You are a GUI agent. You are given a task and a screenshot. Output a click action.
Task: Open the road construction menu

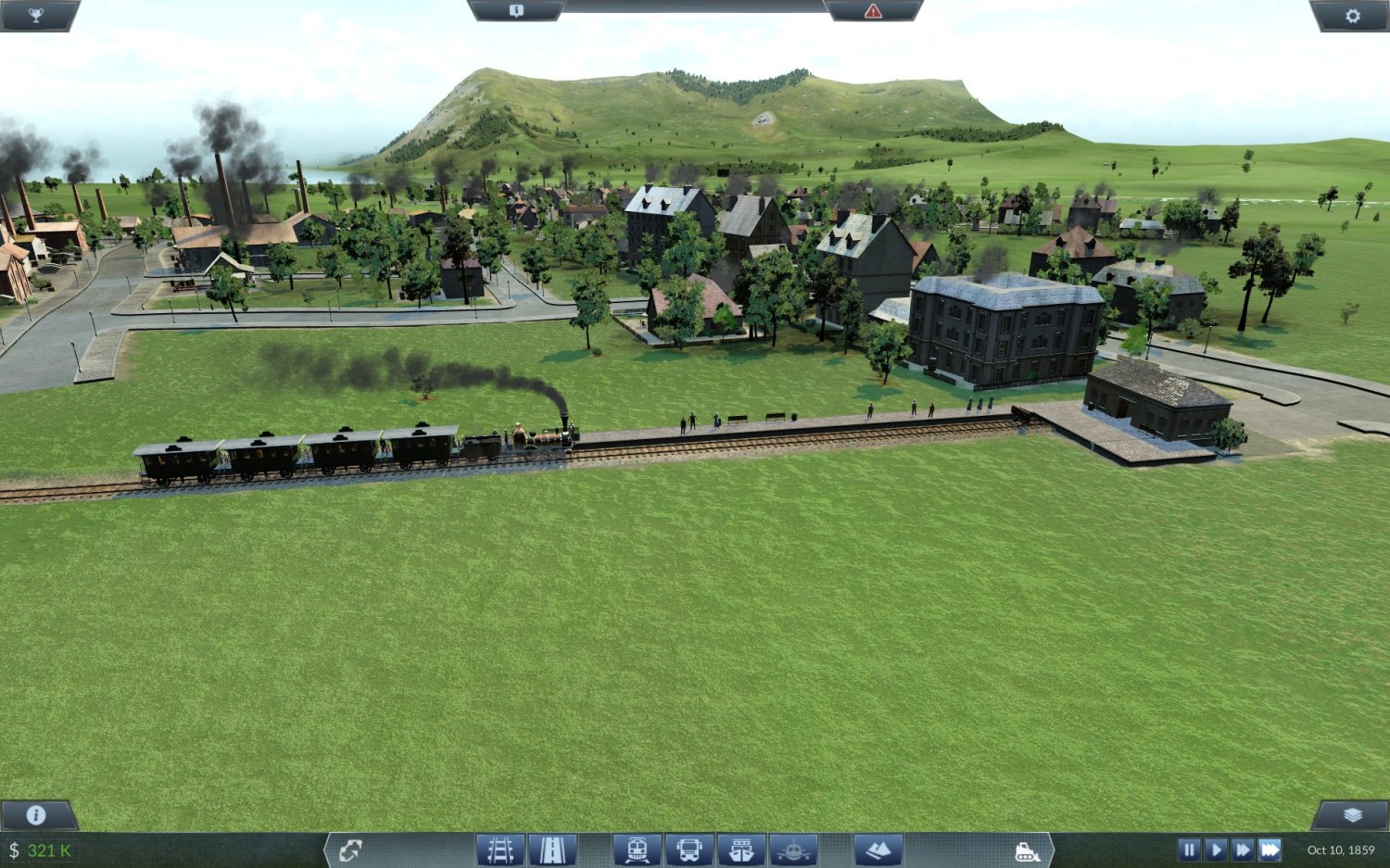tap(552, 849)
